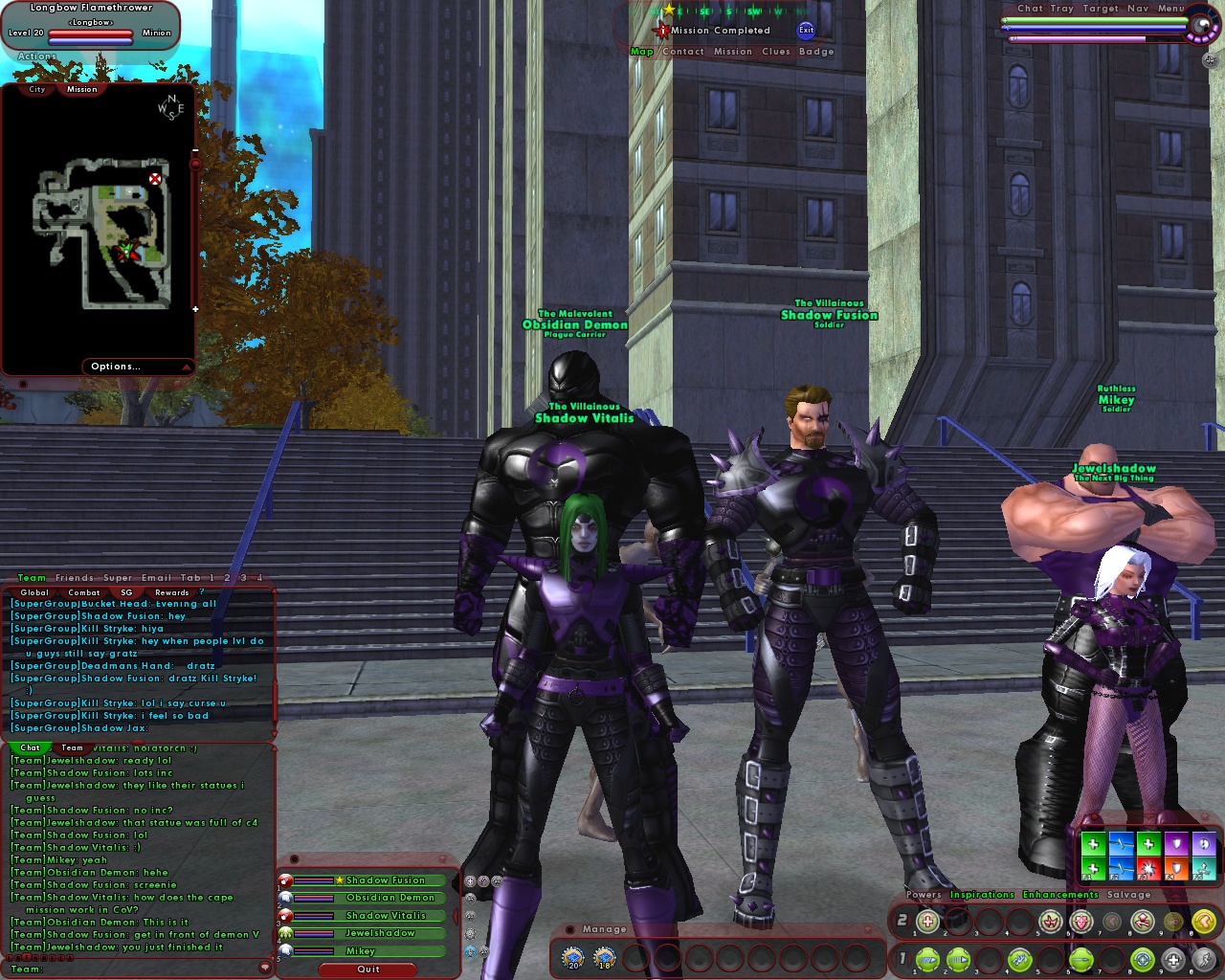This screenshot has height=980, width=1225.
Task: Cycle power tray 1 with its side arrow
Action: 910,958
